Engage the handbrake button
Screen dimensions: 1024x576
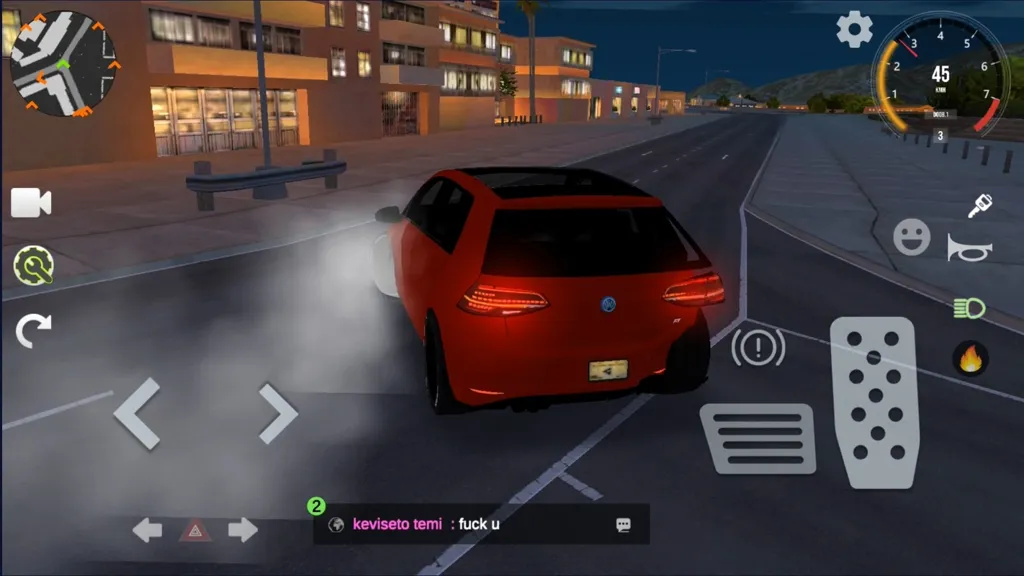757,347
